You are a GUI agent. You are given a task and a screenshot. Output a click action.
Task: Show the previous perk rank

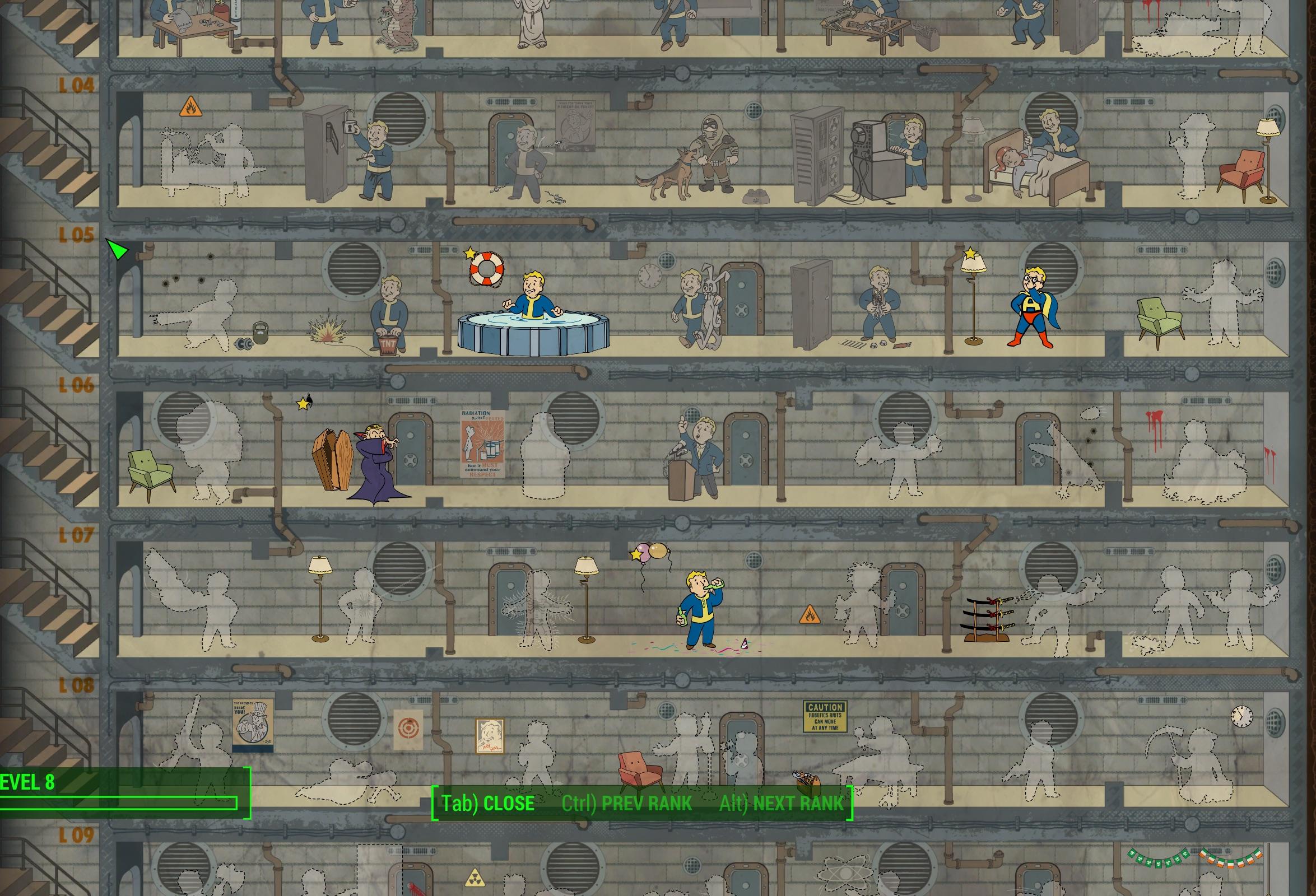(x=626, y=803)
